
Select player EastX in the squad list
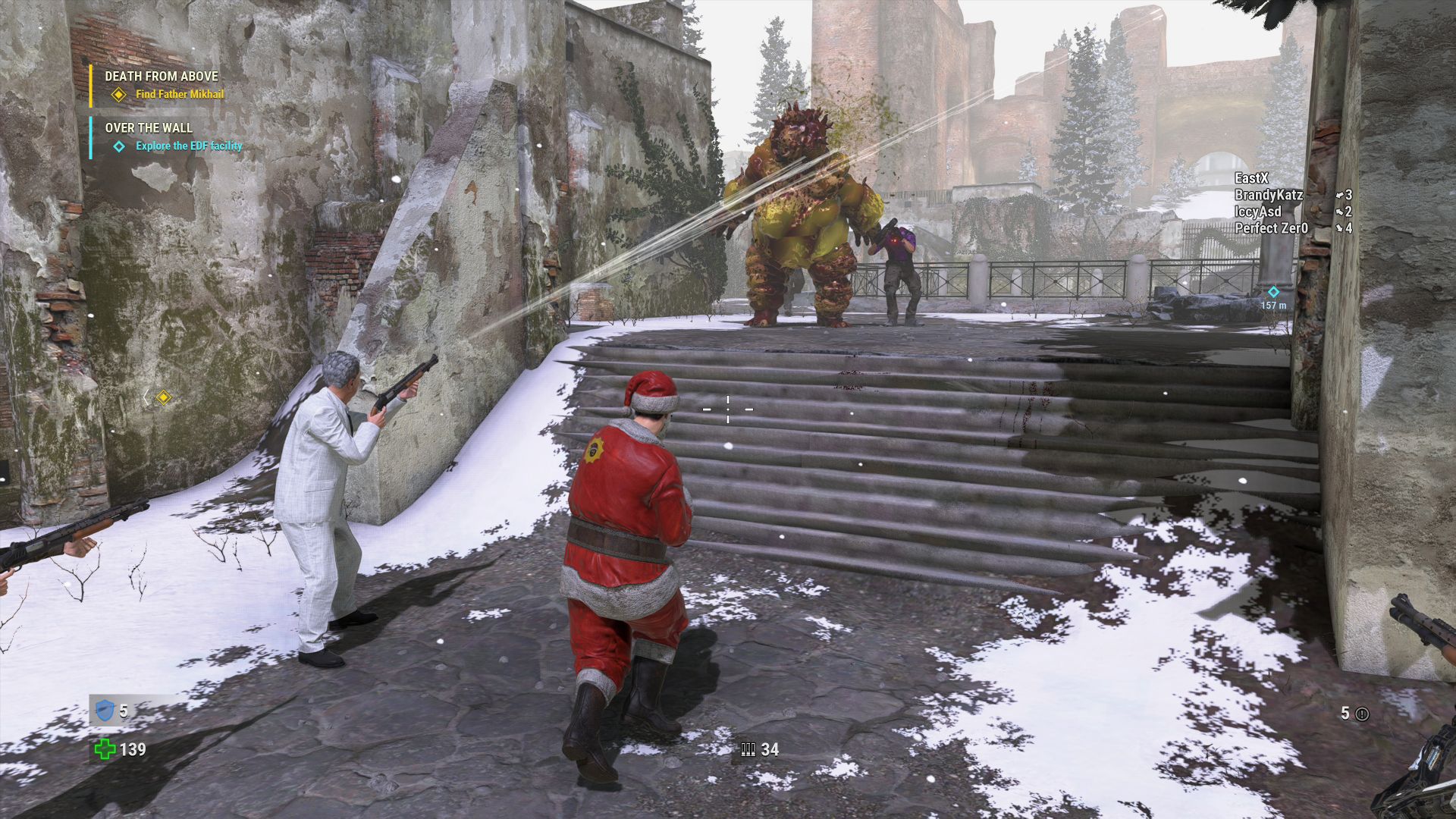(1251, 178)
